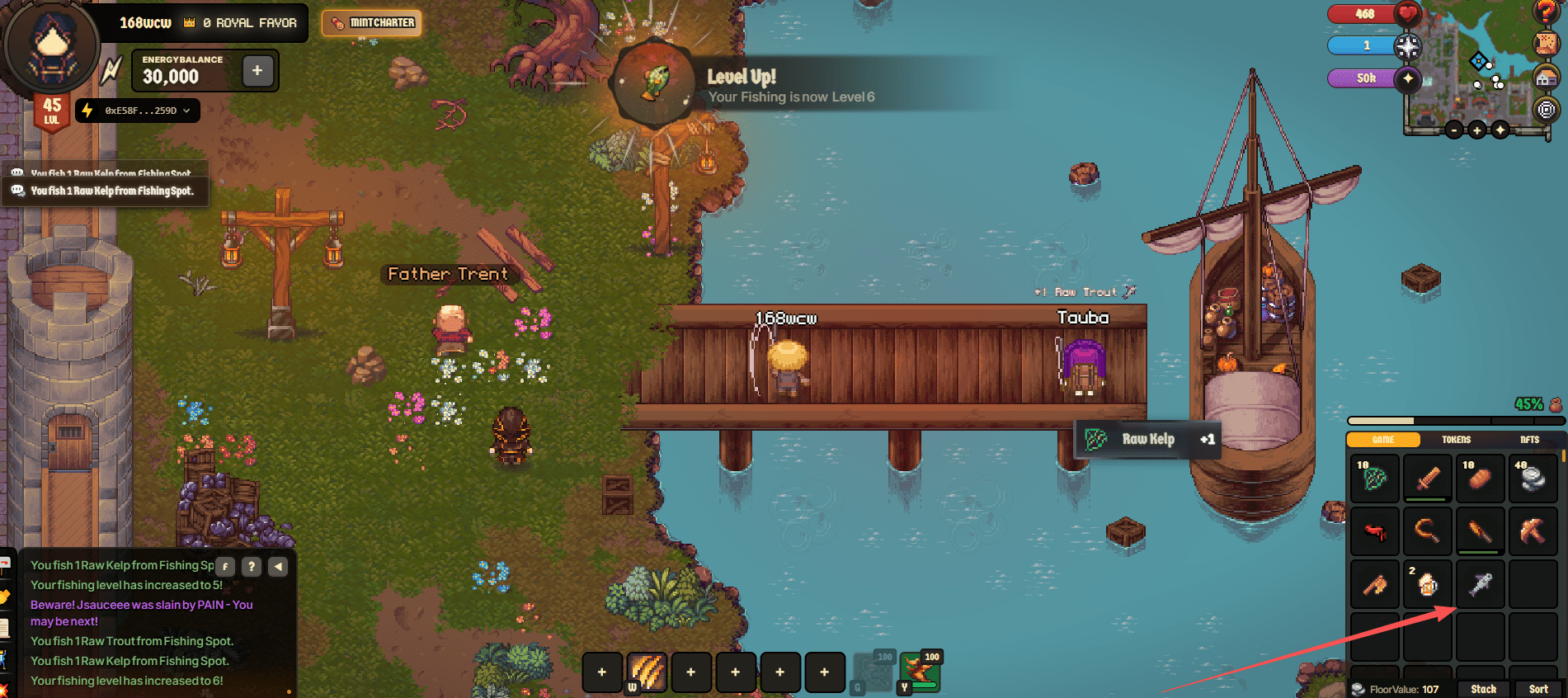Click the Stack inventory button

point(1483,689)
